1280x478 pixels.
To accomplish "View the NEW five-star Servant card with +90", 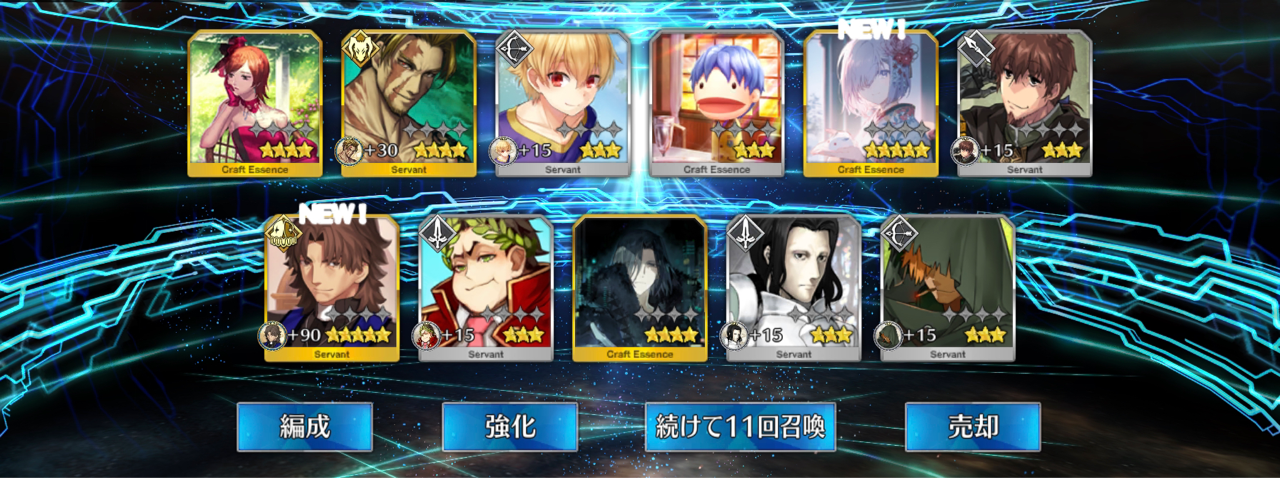I will (x=332, y=287).
